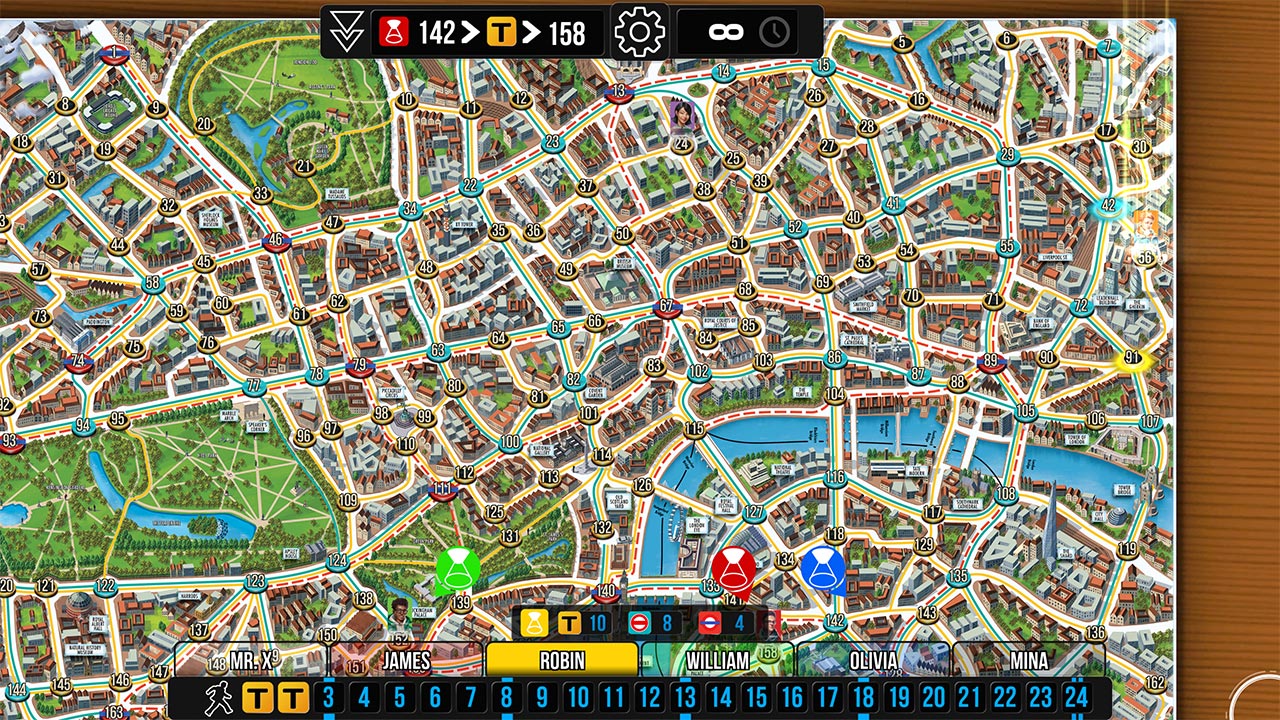Click station node 67 in the map center
This screenshot has height=720, width=1280.
[x=666, y=306]
